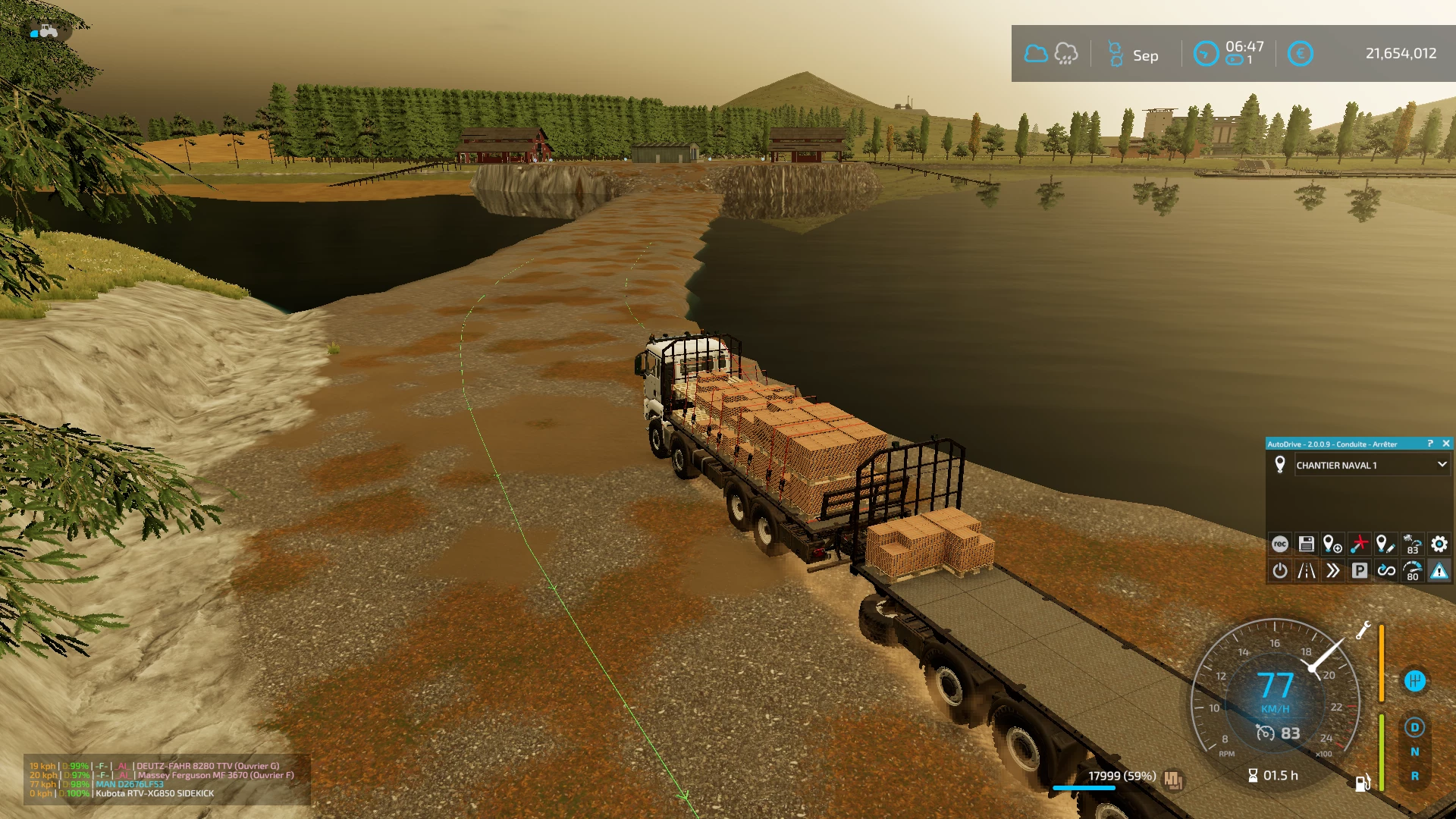Viewport: 1456px width, 819px height.
Task: Click the road lanes icon
Action: point(1306,570)
